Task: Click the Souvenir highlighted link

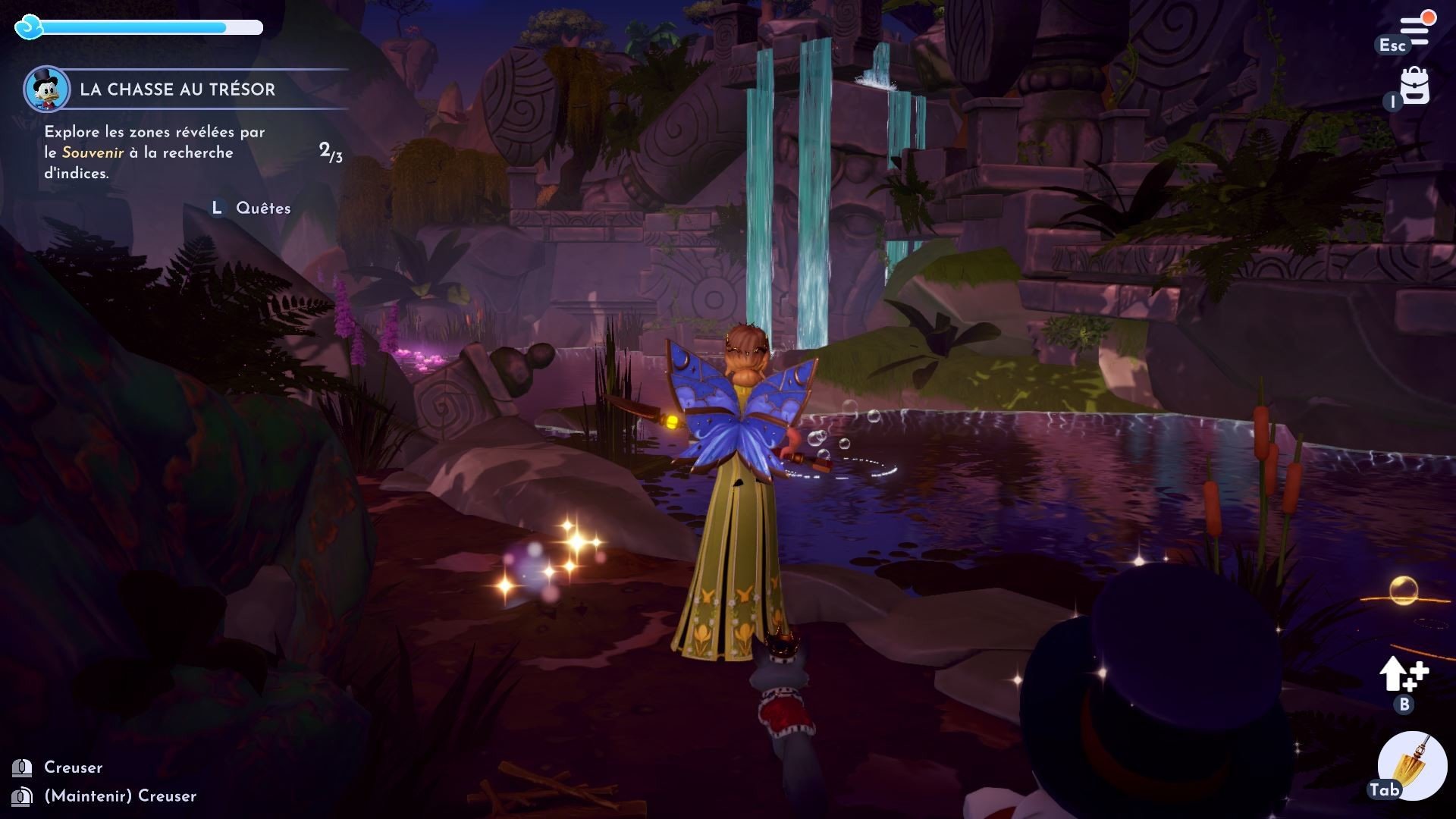Action: click(93, 152)
